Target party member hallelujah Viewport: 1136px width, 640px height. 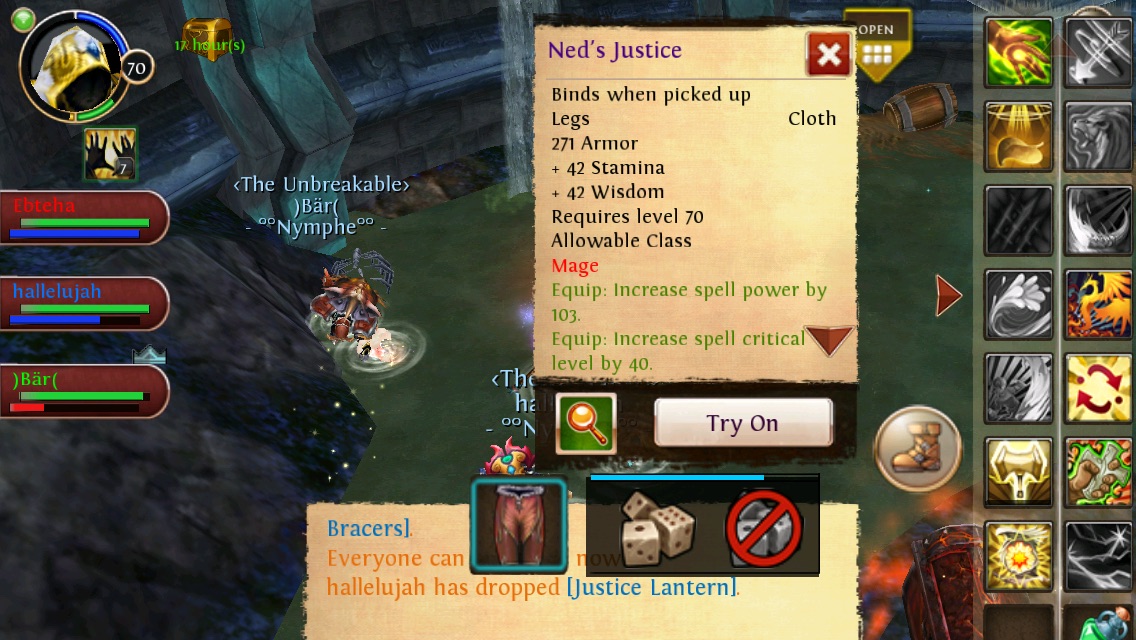click(x=84, y=304)
